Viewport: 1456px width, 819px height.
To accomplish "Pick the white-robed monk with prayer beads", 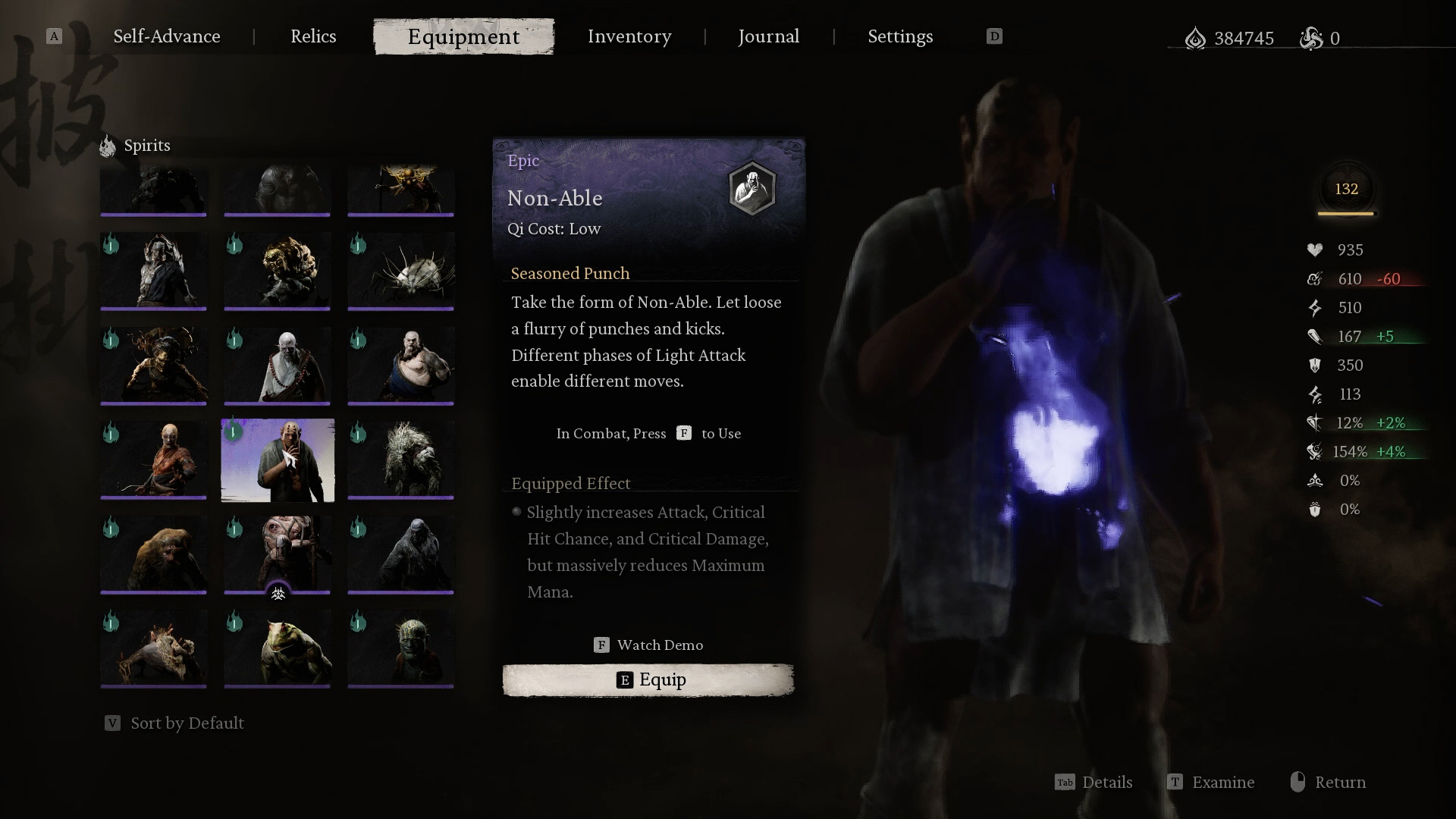I will [x=278, y=366].
